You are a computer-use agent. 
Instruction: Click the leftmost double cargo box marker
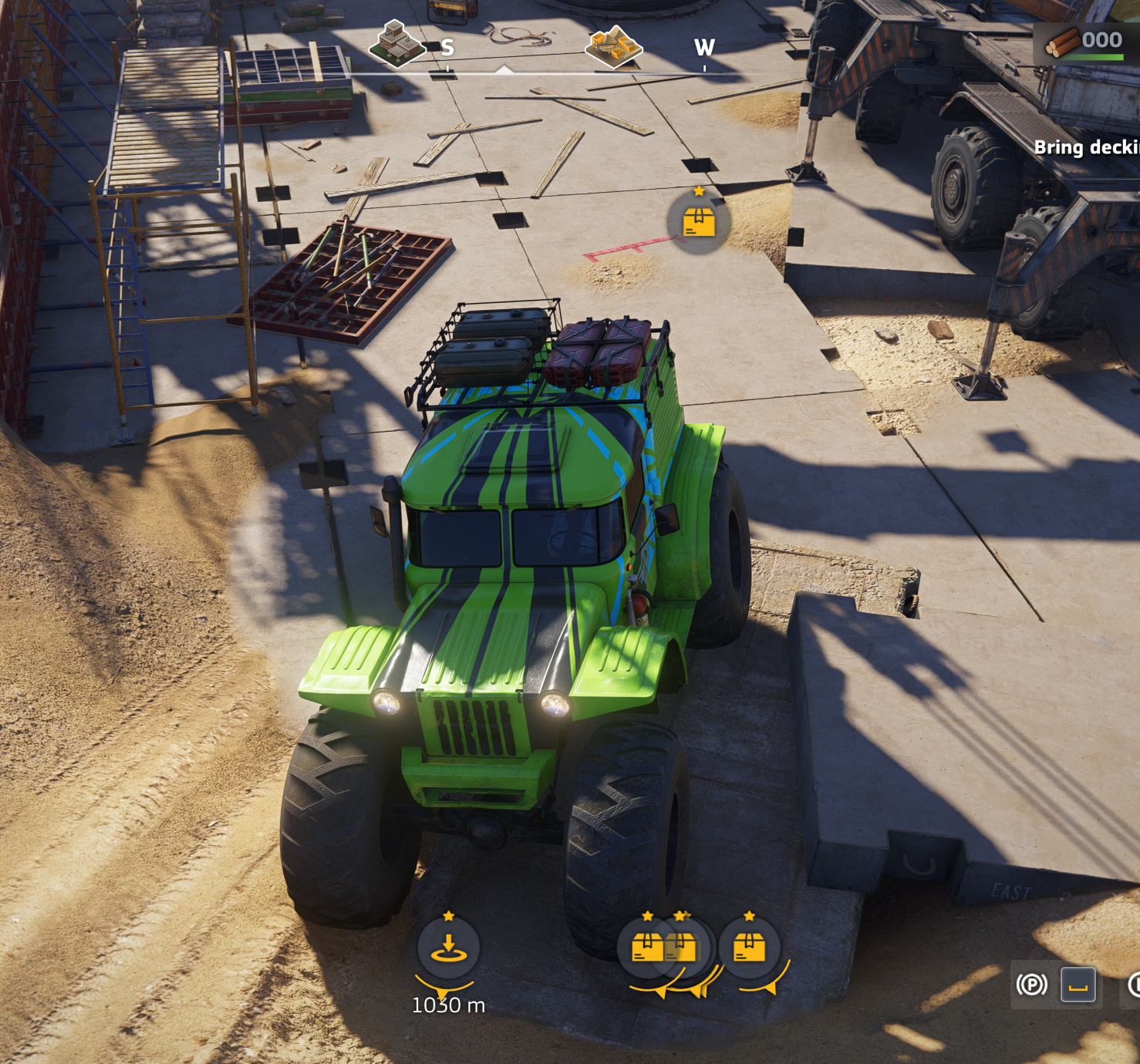(648, 946)
